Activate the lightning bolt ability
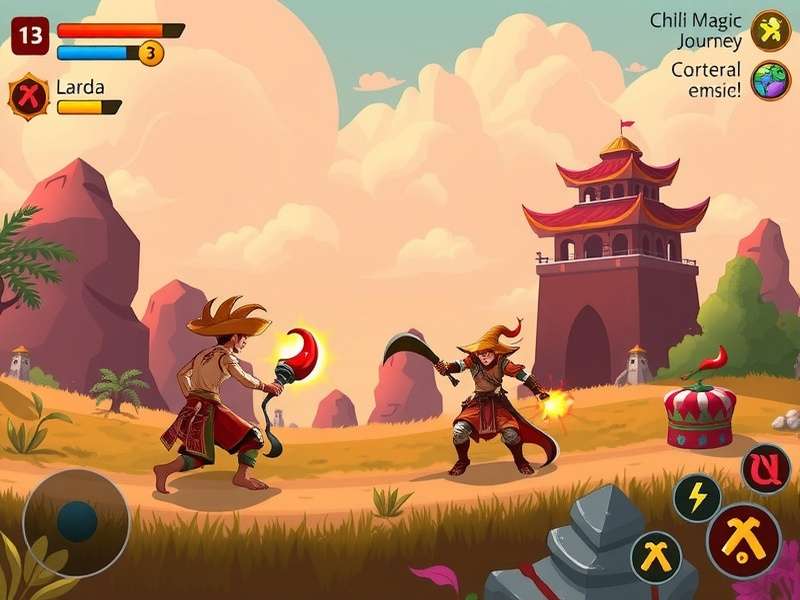800x600 pixels. coord(696,497)
